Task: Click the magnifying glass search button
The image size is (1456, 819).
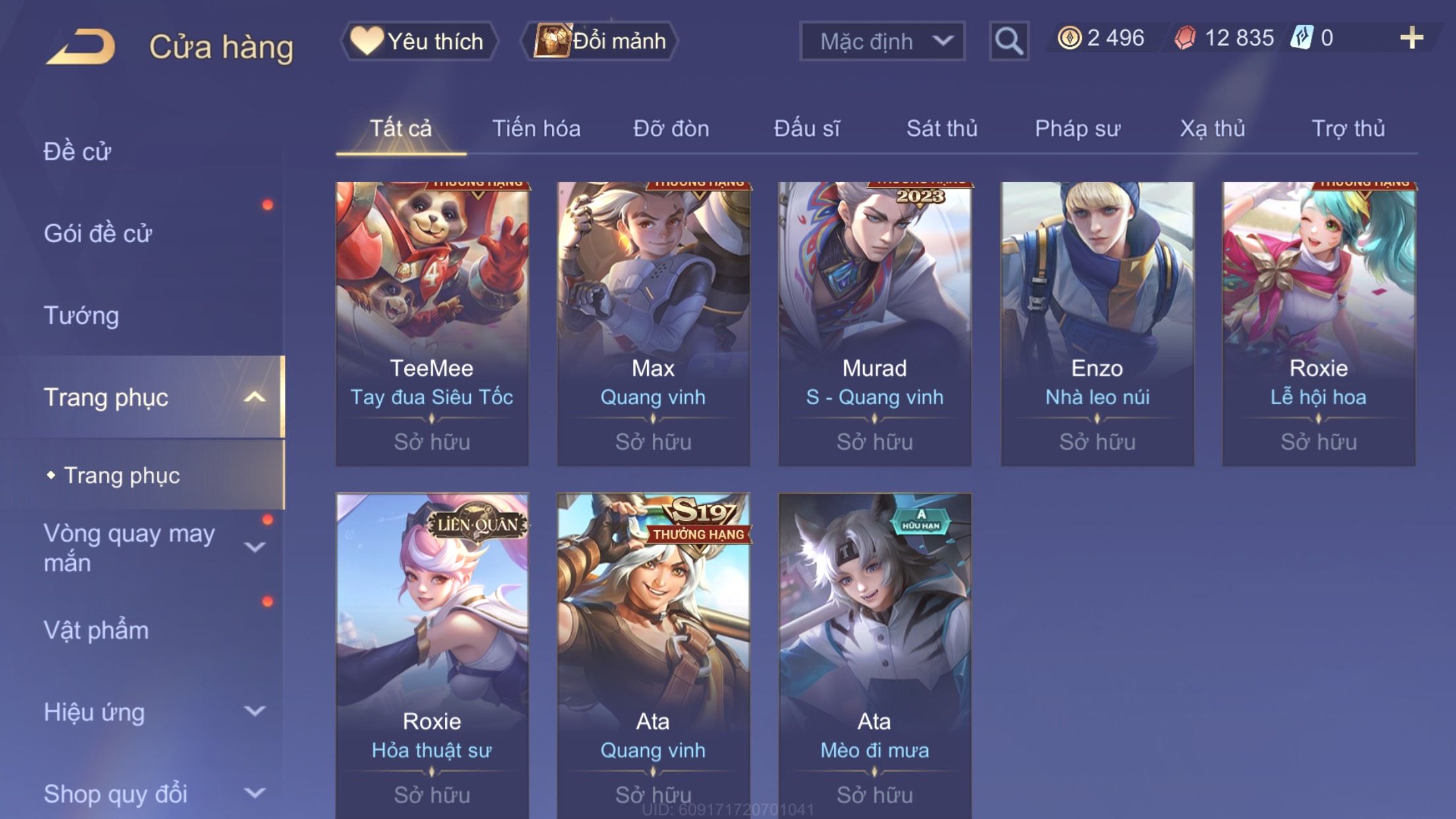Action: (1008, 41)
